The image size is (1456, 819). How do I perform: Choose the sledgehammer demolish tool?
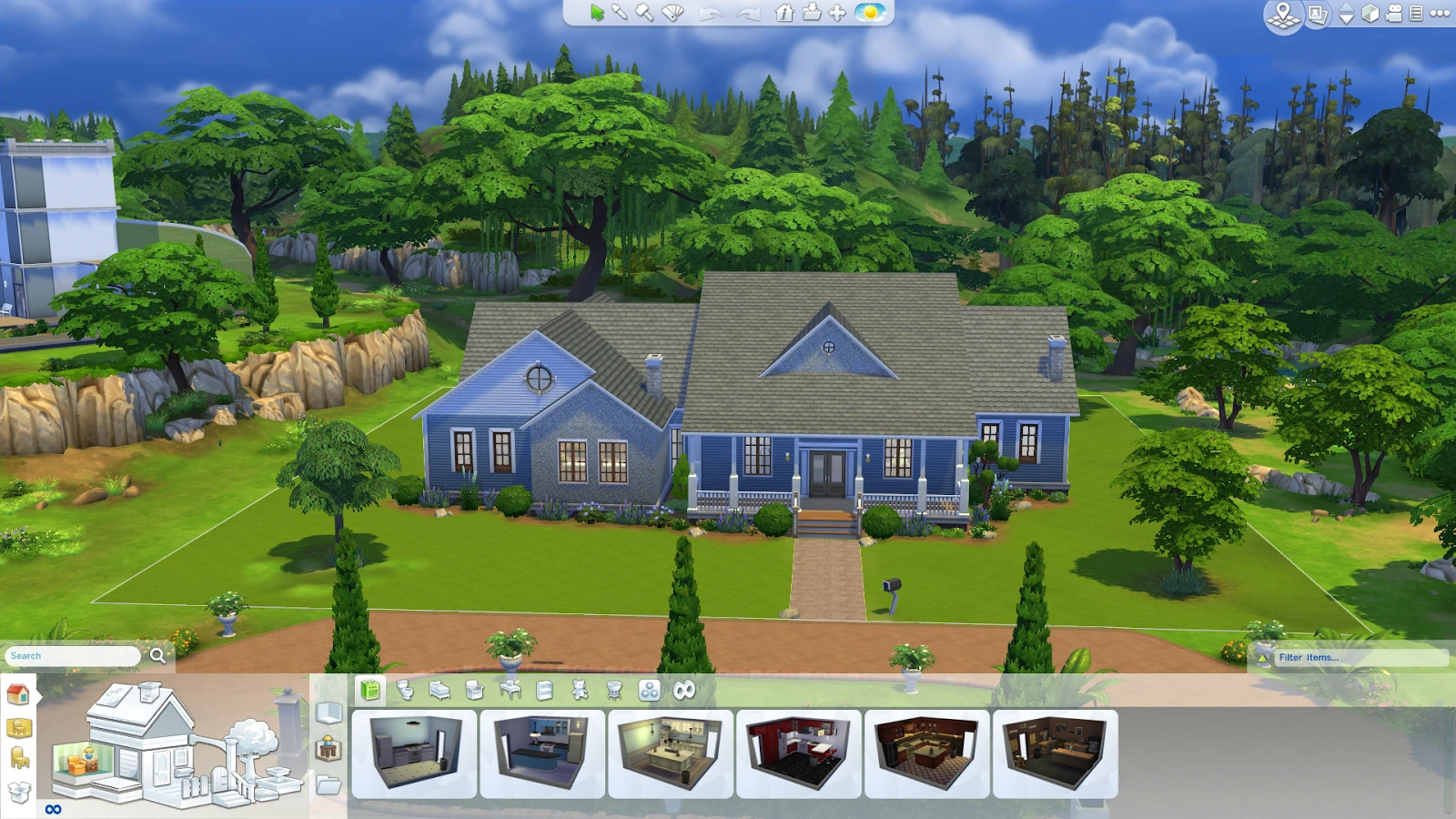point(644,13)
